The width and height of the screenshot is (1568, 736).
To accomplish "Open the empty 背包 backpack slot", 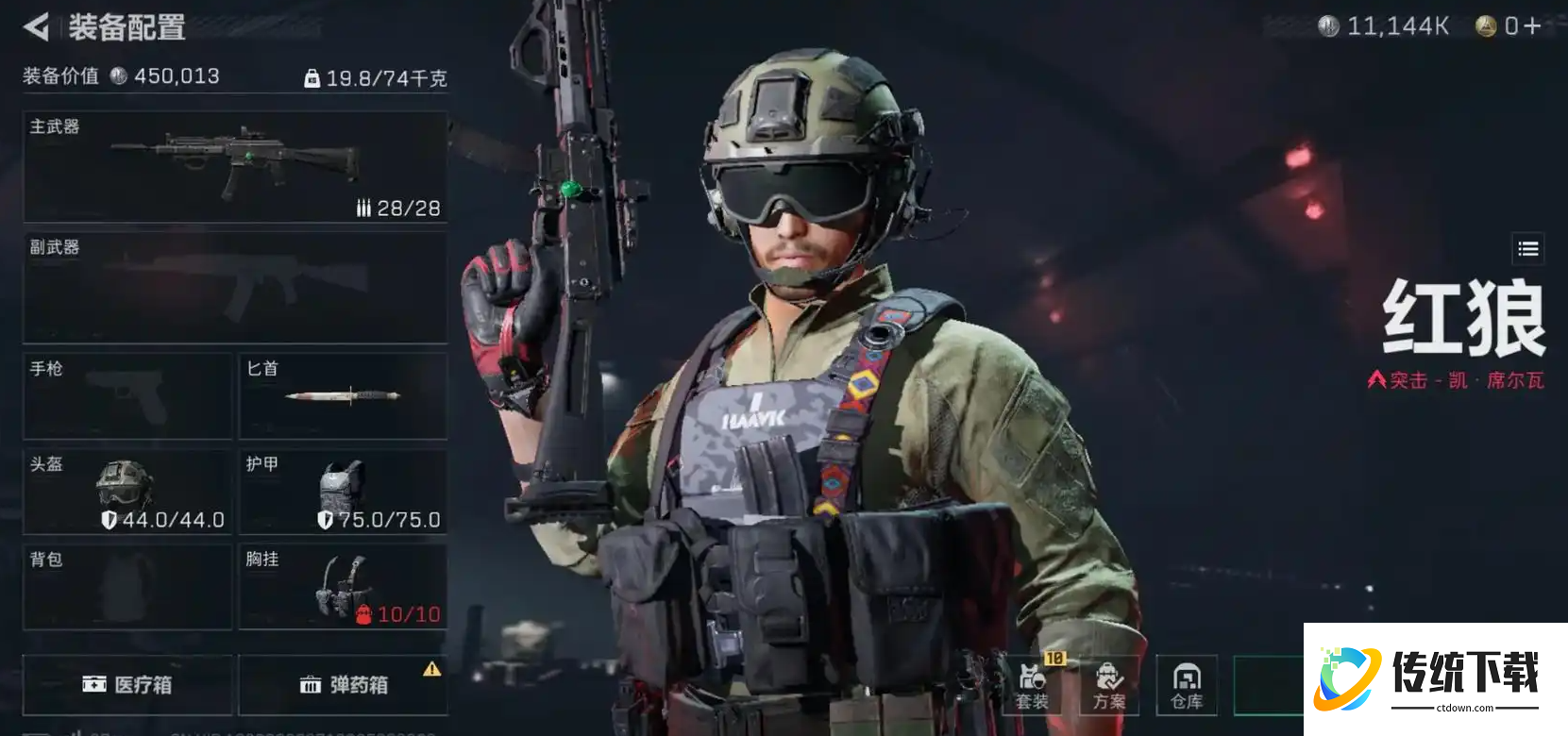I will pyautogui.click(x=127, y=587).
